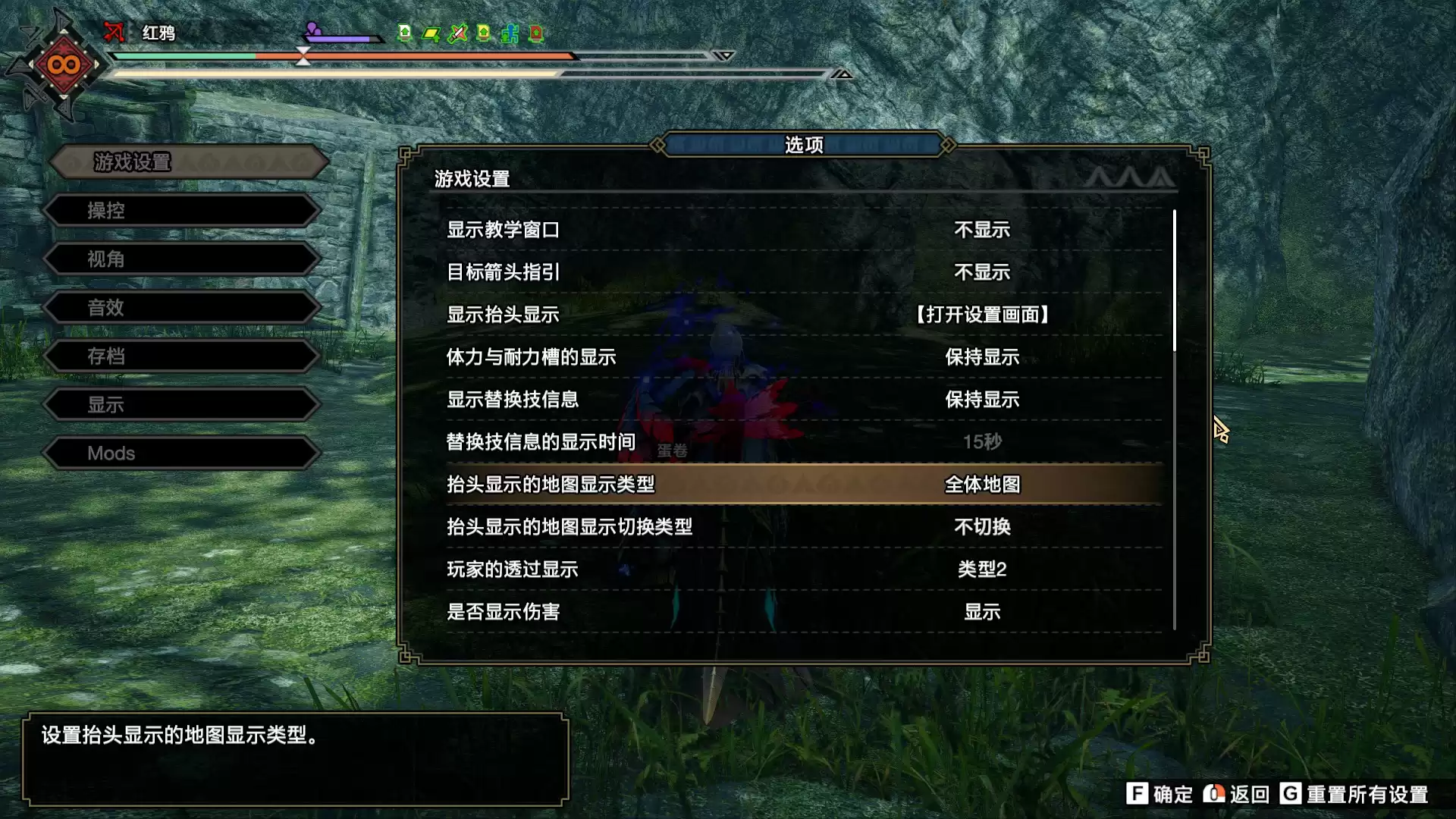Open the Mods settings section

180,453
